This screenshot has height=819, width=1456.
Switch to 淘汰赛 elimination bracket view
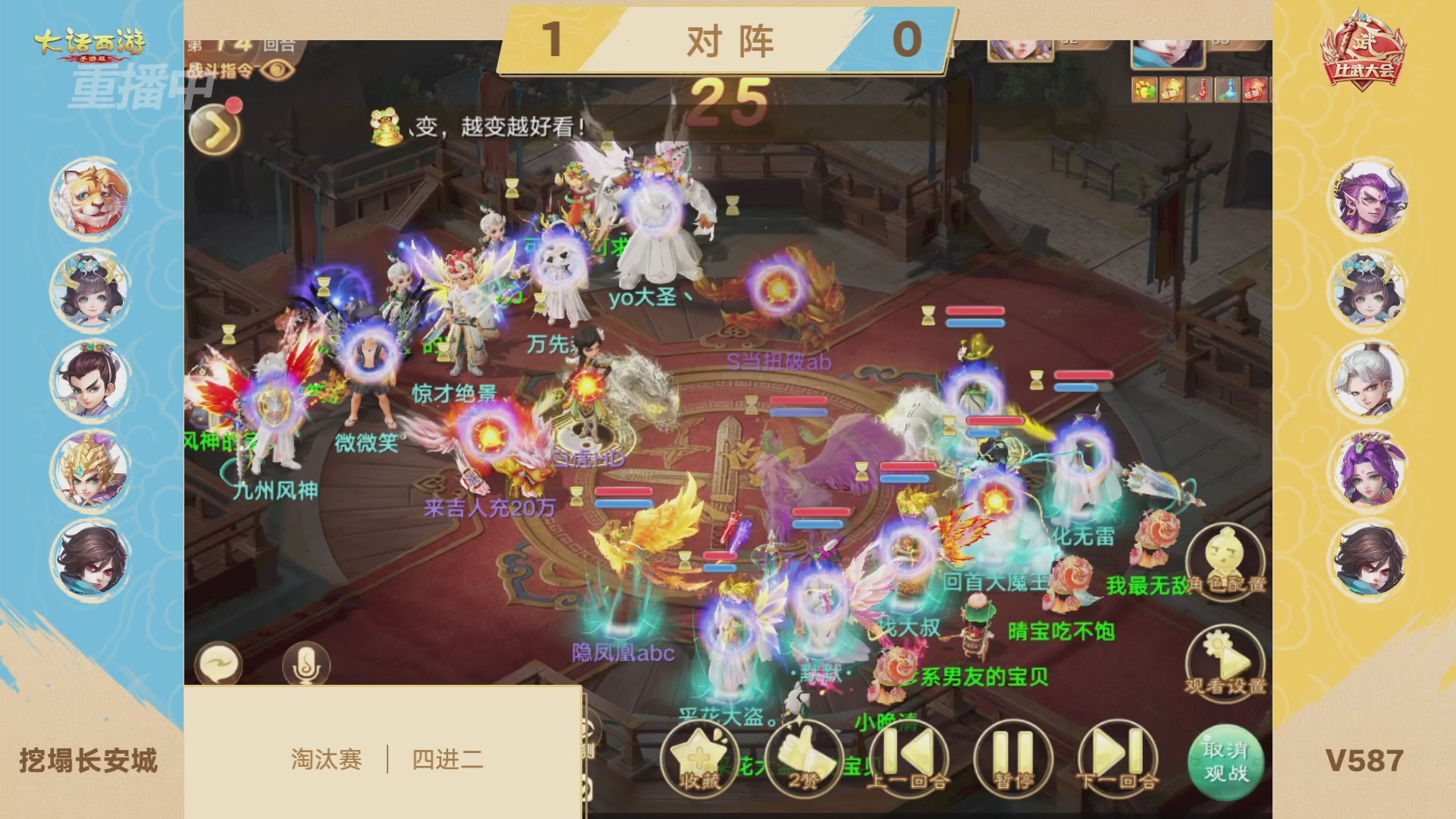[x=326, y=758]
